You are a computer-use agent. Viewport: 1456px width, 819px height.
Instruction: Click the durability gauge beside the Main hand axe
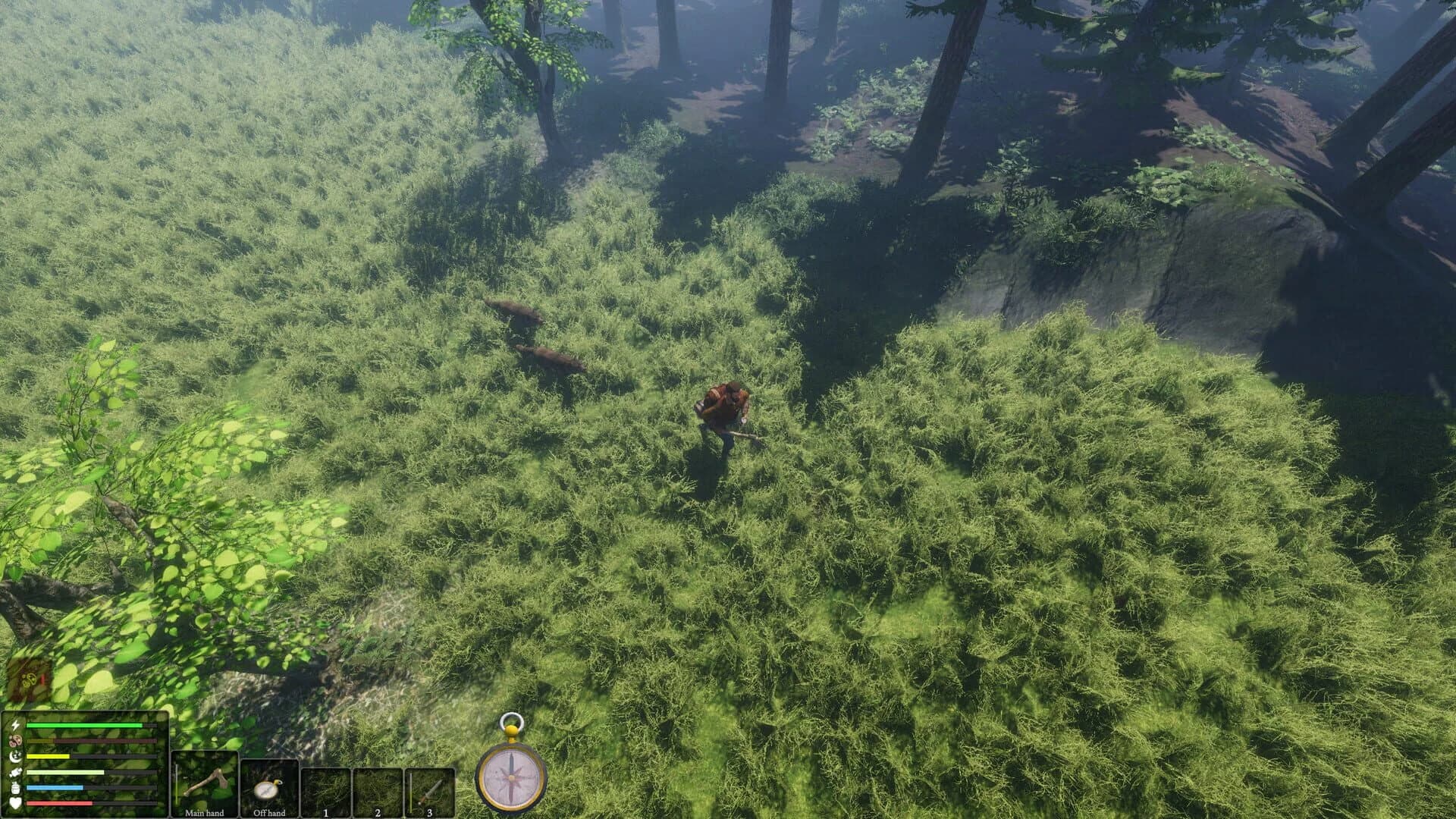point(176,781)
